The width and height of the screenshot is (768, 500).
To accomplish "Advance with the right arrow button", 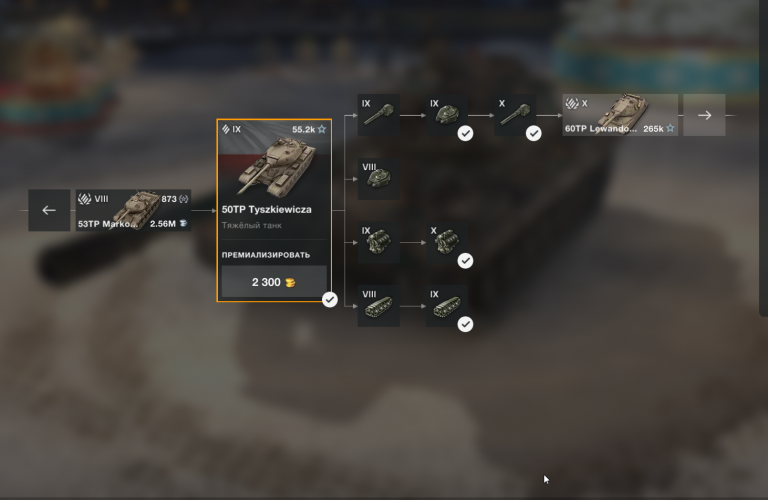I will pos(705,115).
